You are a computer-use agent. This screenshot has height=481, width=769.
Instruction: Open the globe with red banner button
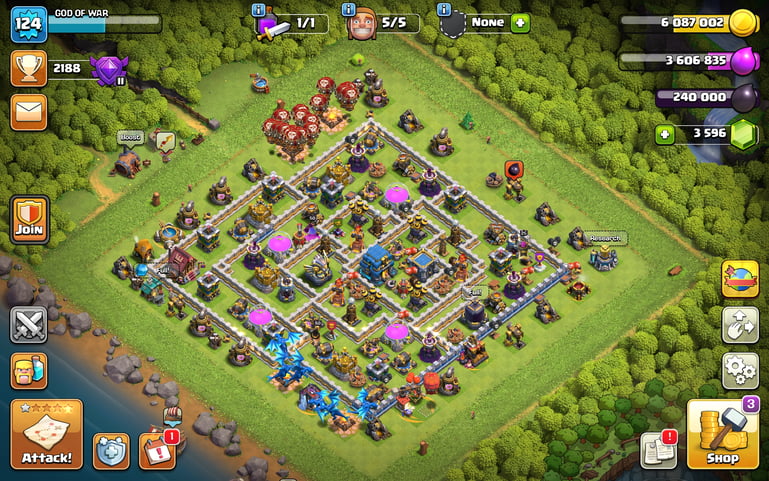(739, 279)
